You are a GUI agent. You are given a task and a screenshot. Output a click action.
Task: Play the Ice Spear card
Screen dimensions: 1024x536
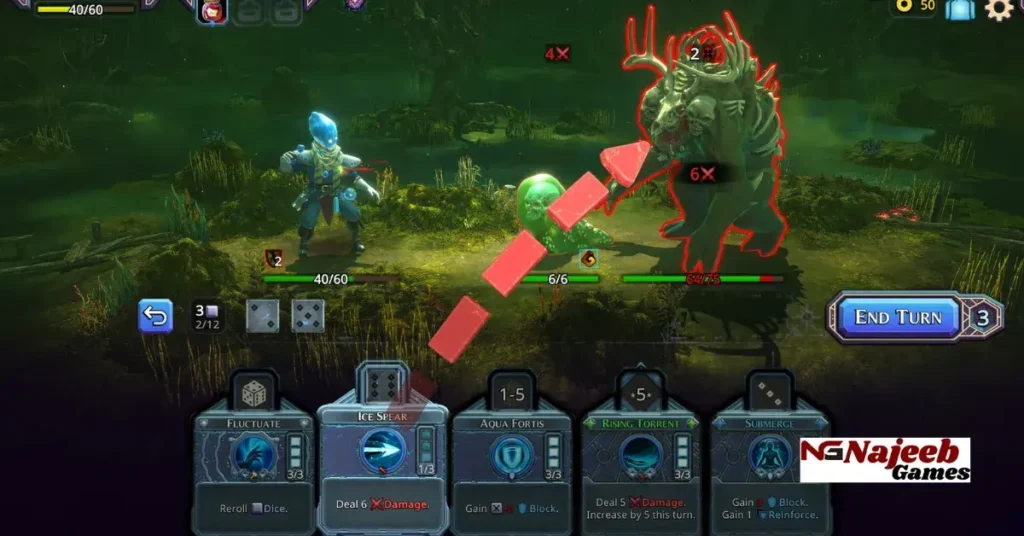[381, 460]
